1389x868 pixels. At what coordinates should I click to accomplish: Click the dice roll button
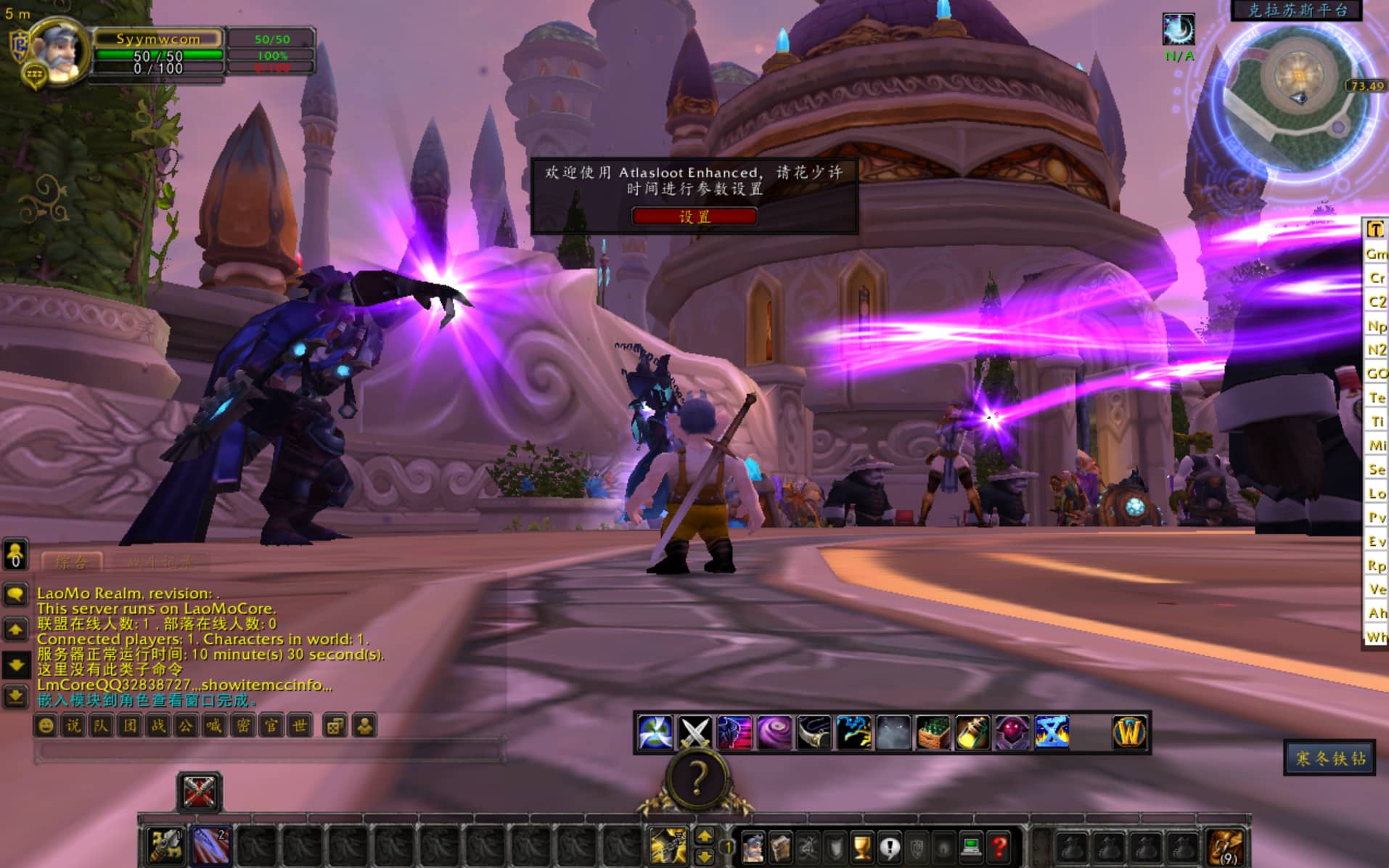[x=335, y=726]
